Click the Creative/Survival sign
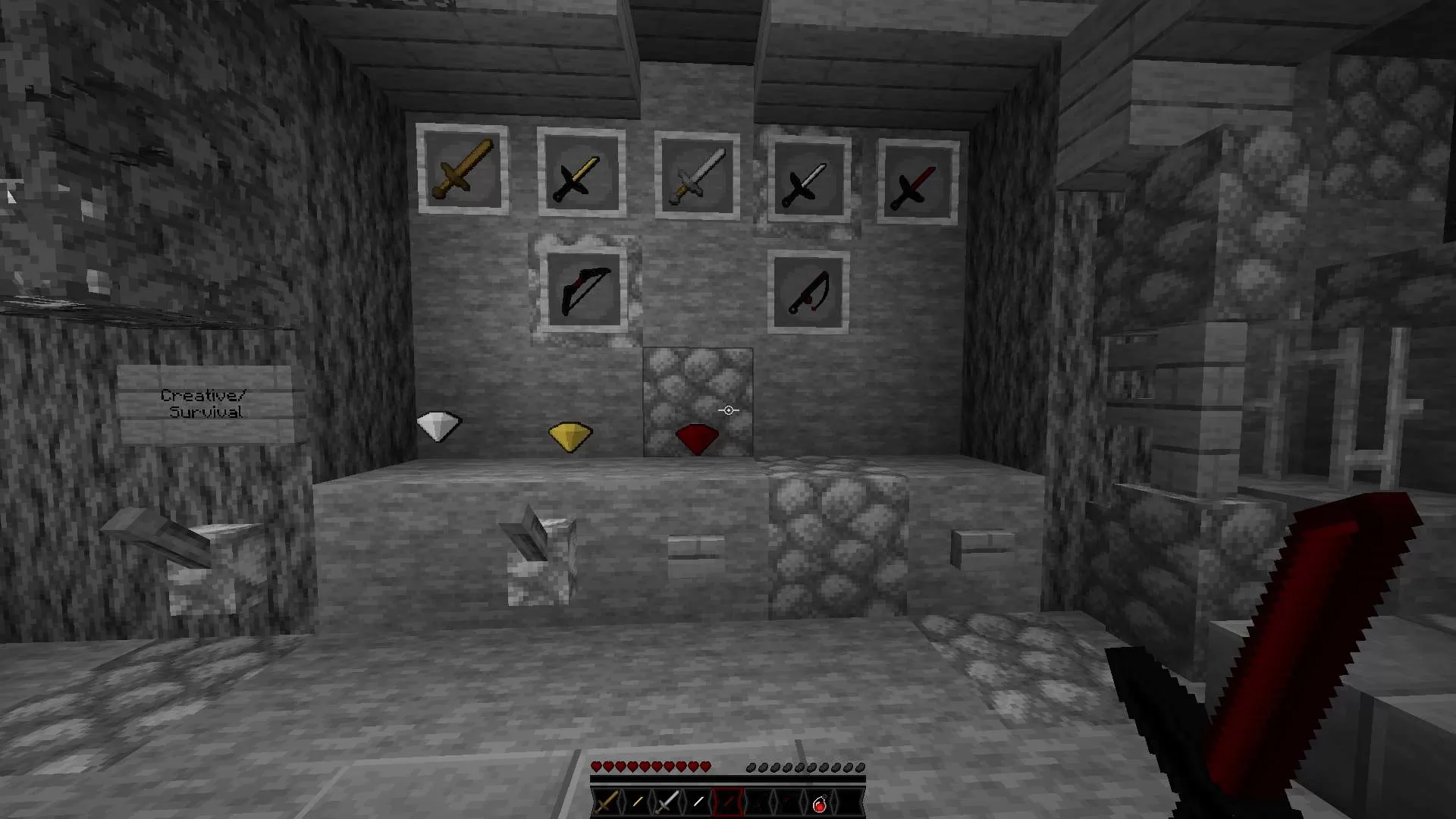Screen dimensions: 1456x819 pyautogui.click(x=203, y=402)
